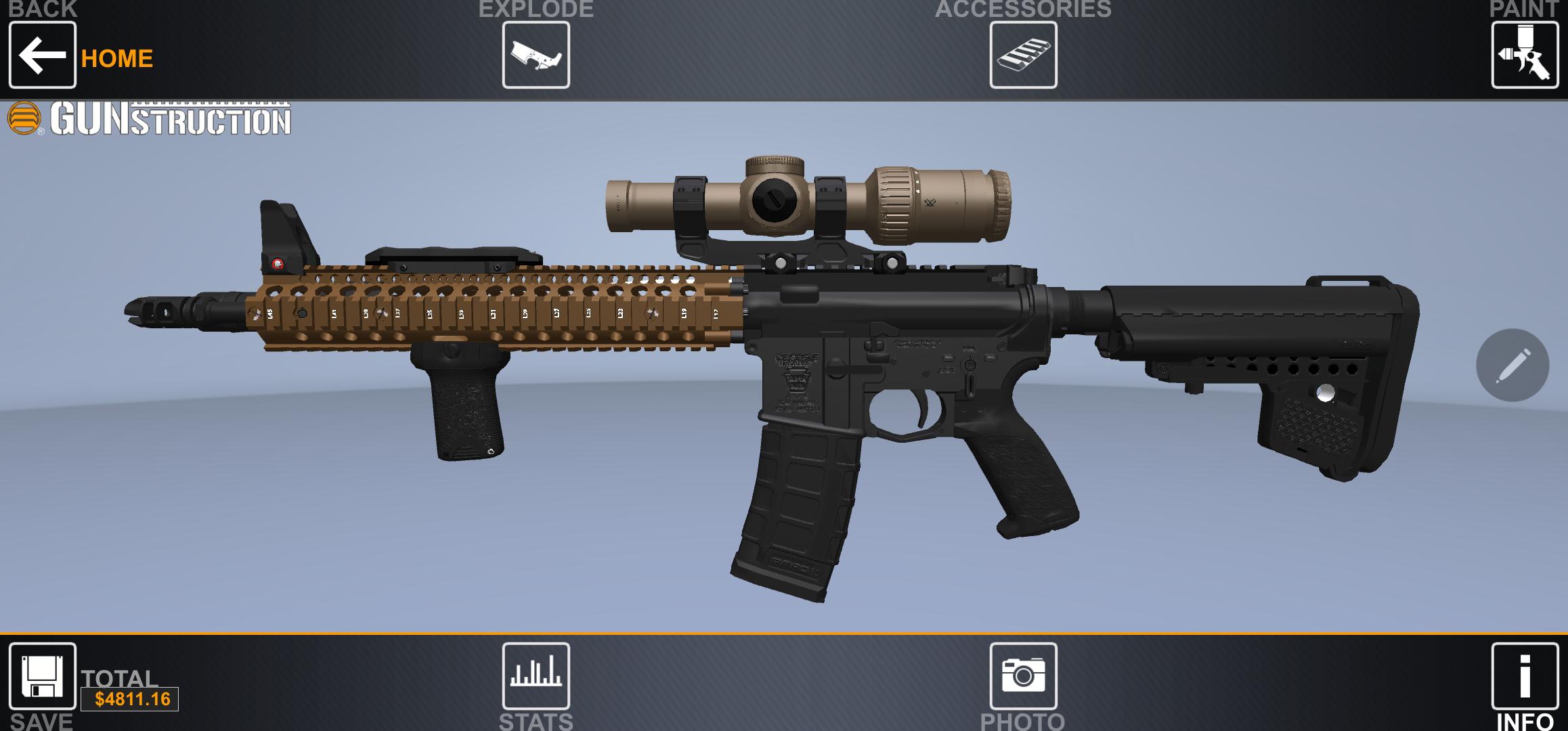Save the current build with the floppy icon
Image resolution: width=1568 pixels, height=731 pixels.
pos(42,677)
